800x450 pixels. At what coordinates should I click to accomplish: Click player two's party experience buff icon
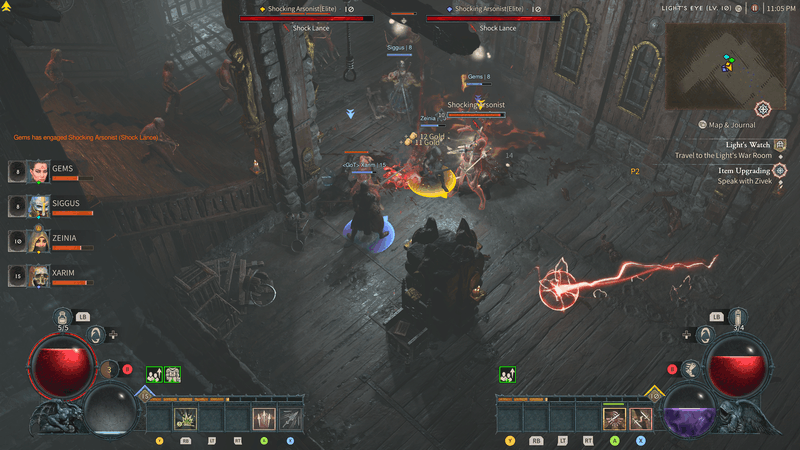click(507, 374)
